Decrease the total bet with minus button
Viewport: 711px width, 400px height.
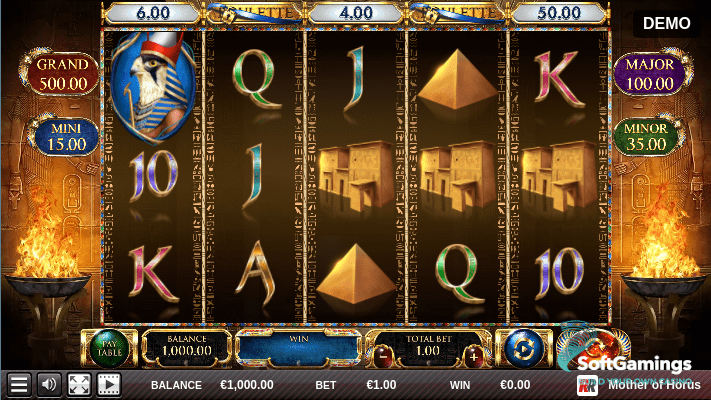384,356
